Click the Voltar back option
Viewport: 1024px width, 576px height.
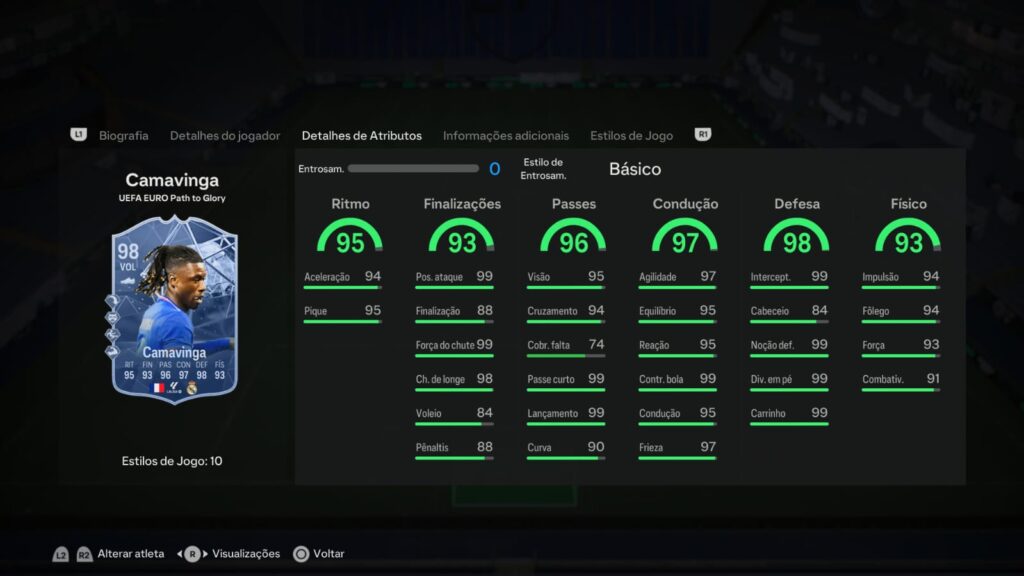[x=328, y=553]
